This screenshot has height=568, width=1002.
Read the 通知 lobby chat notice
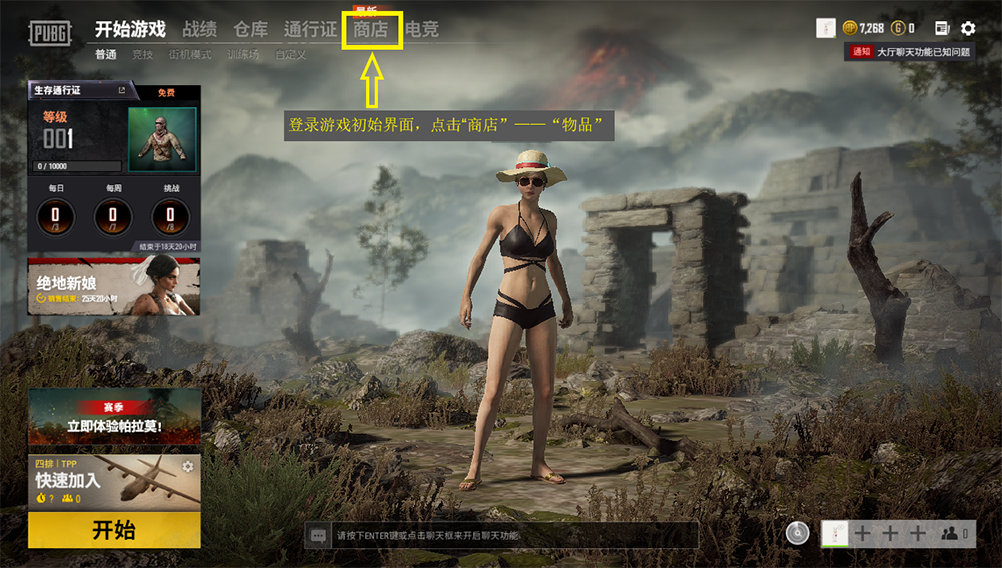910,52
